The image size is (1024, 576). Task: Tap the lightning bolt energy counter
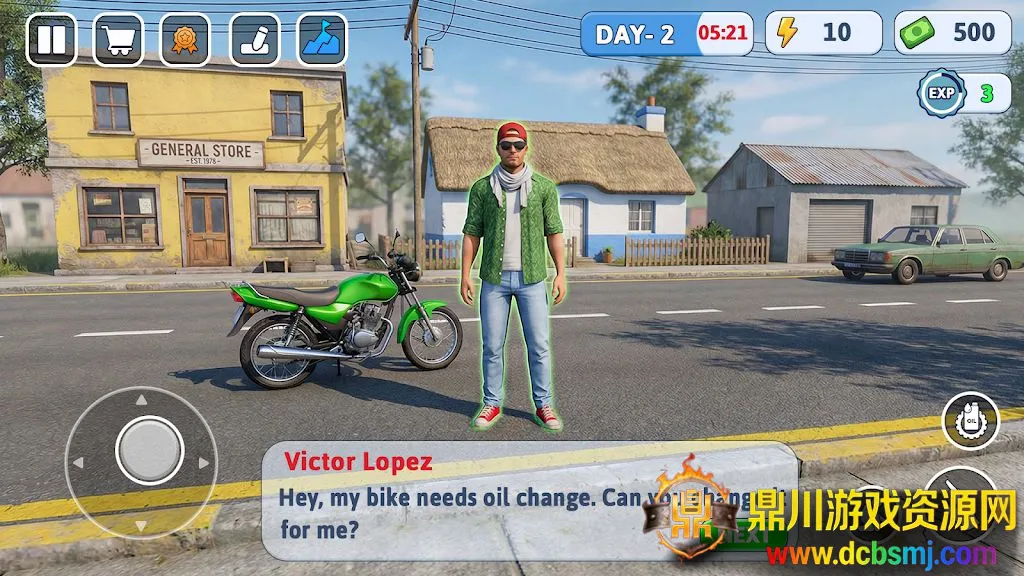(823, 33)
